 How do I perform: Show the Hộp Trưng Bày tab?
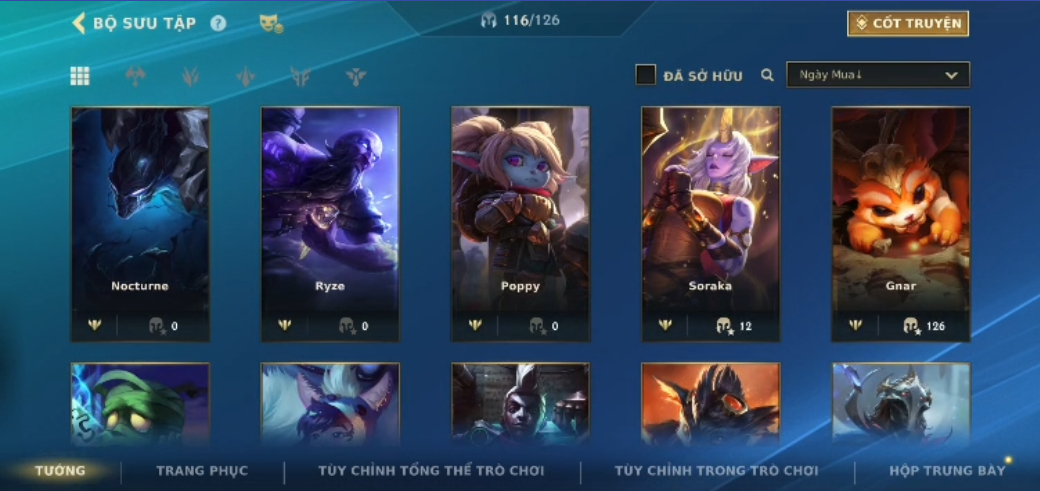click(x=947, y=470)
